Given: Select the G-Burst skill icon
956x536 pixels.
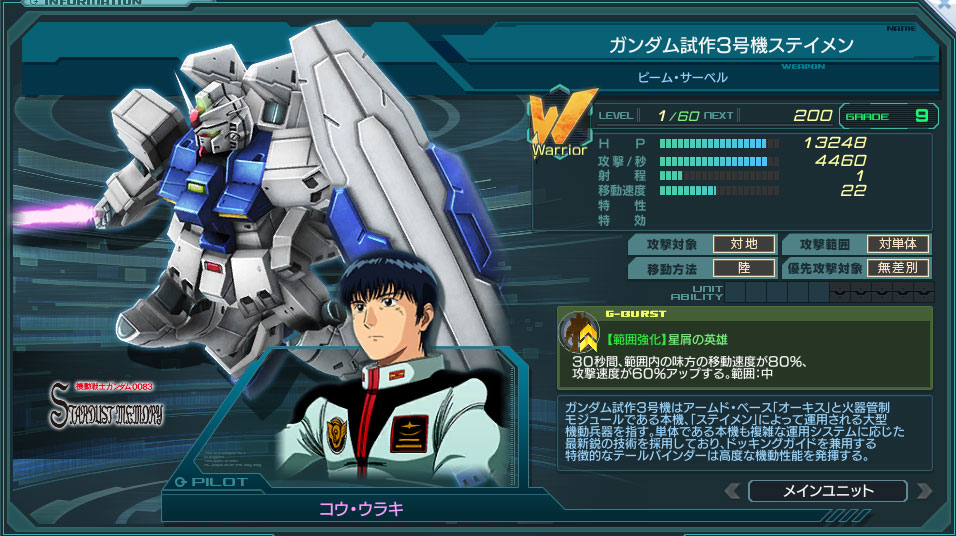Looking at the screenshot, I should [x=579, y=333].
